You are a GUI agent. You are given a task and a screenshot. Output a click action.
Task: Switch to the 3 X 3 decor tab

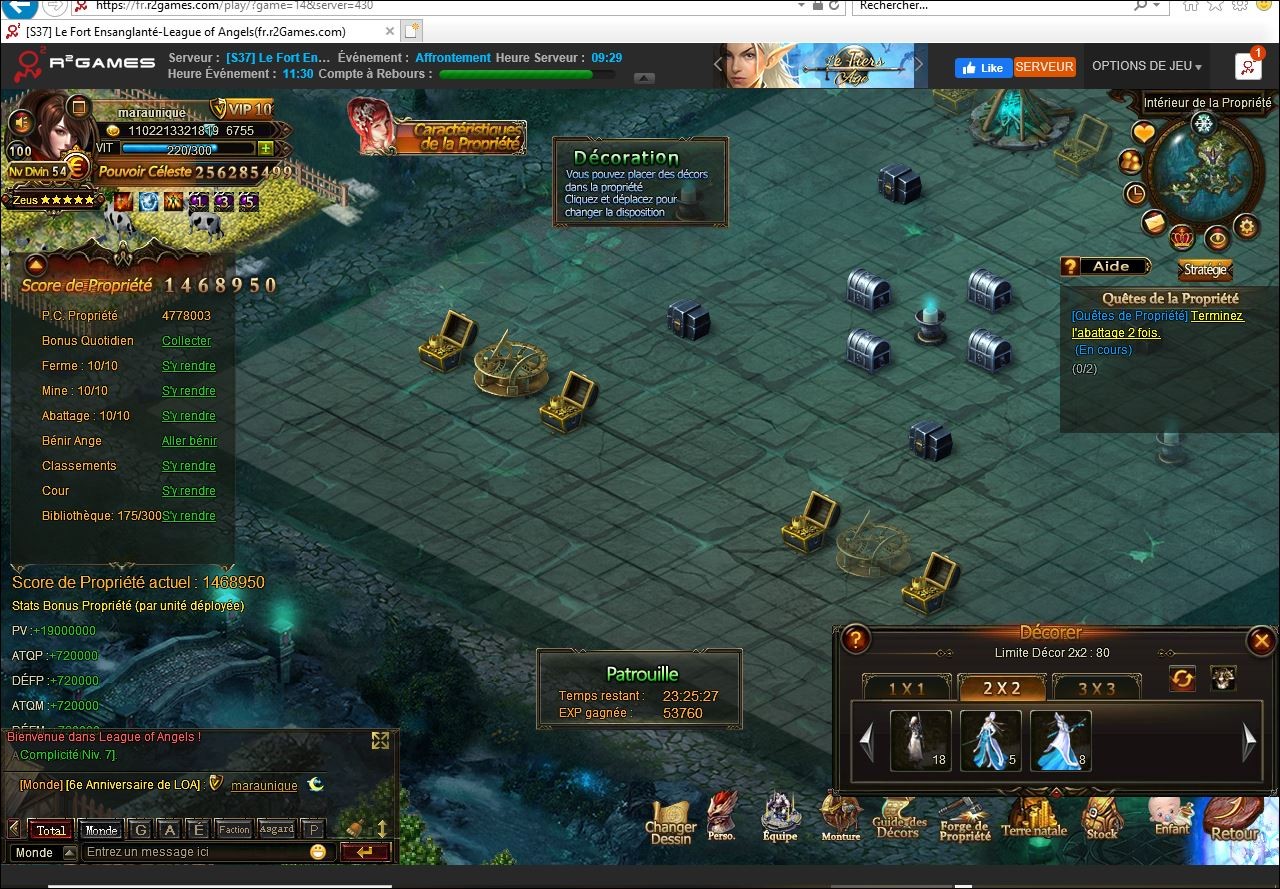click(x=1096, y=688)
